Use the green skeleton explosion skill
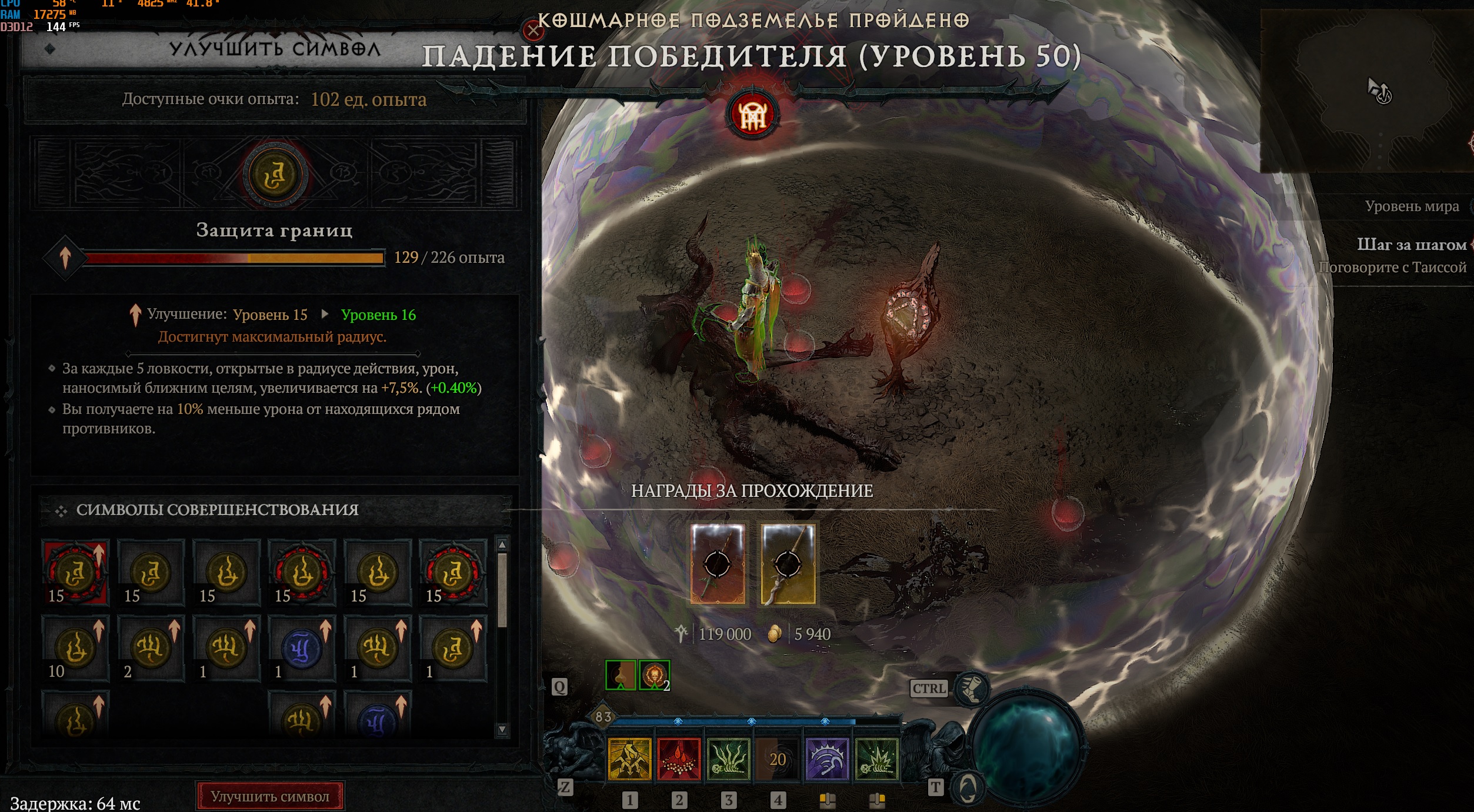1474x812 pixels. pos(876,759)
